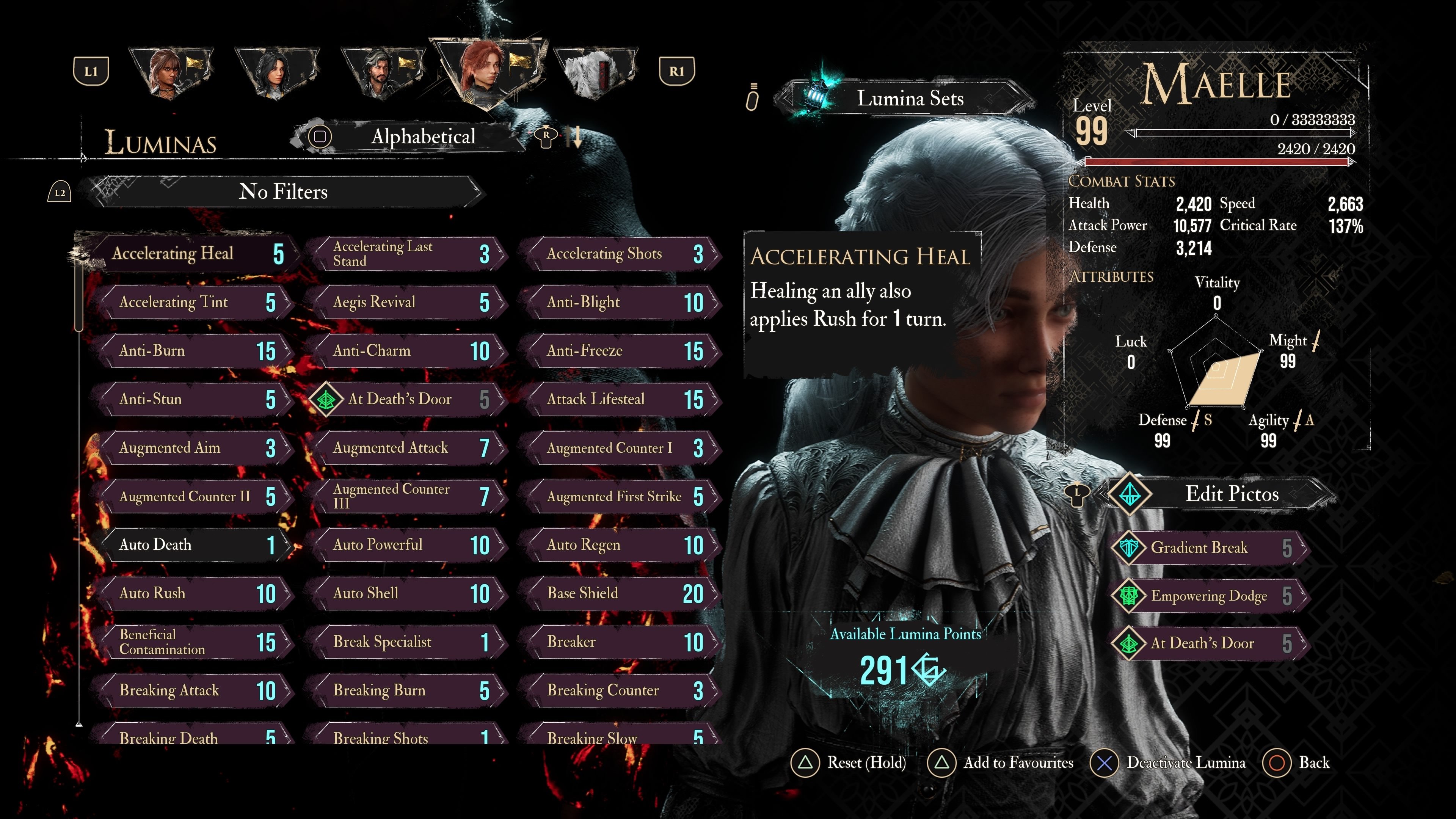1456x819 pixels.
Task: Select the Accelerating Heal lumina
Action: coord(192,254)
